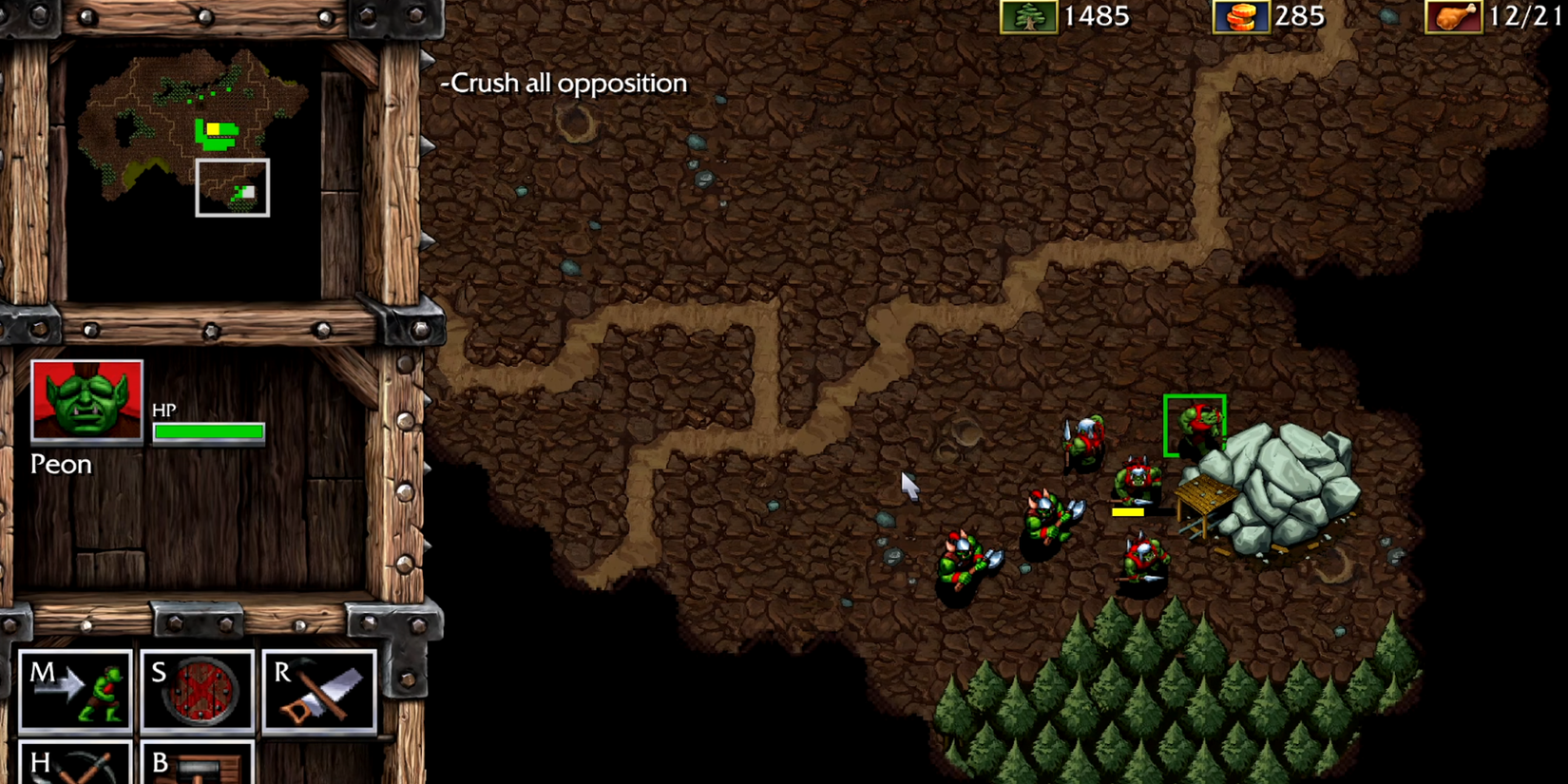Click the Peon name label
1568x784 pixels.
61,464
